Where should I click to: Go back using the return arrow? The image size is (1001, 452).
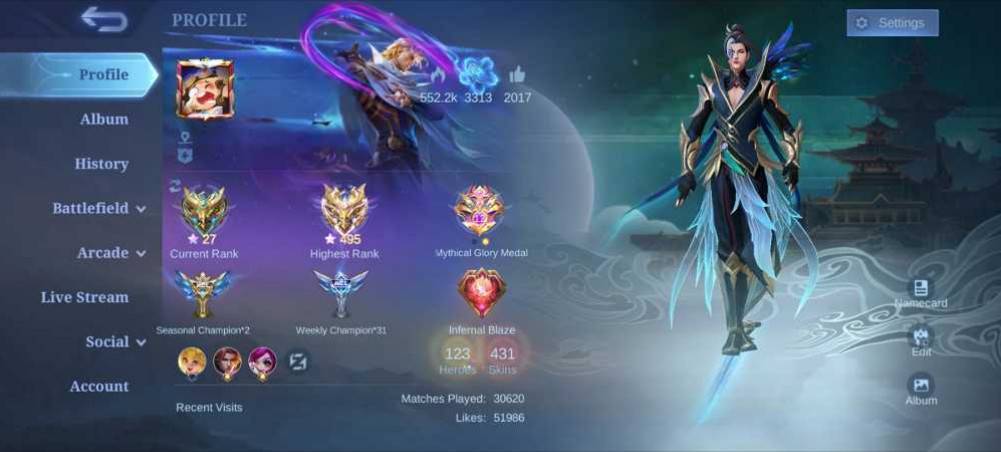pos(103,19)
